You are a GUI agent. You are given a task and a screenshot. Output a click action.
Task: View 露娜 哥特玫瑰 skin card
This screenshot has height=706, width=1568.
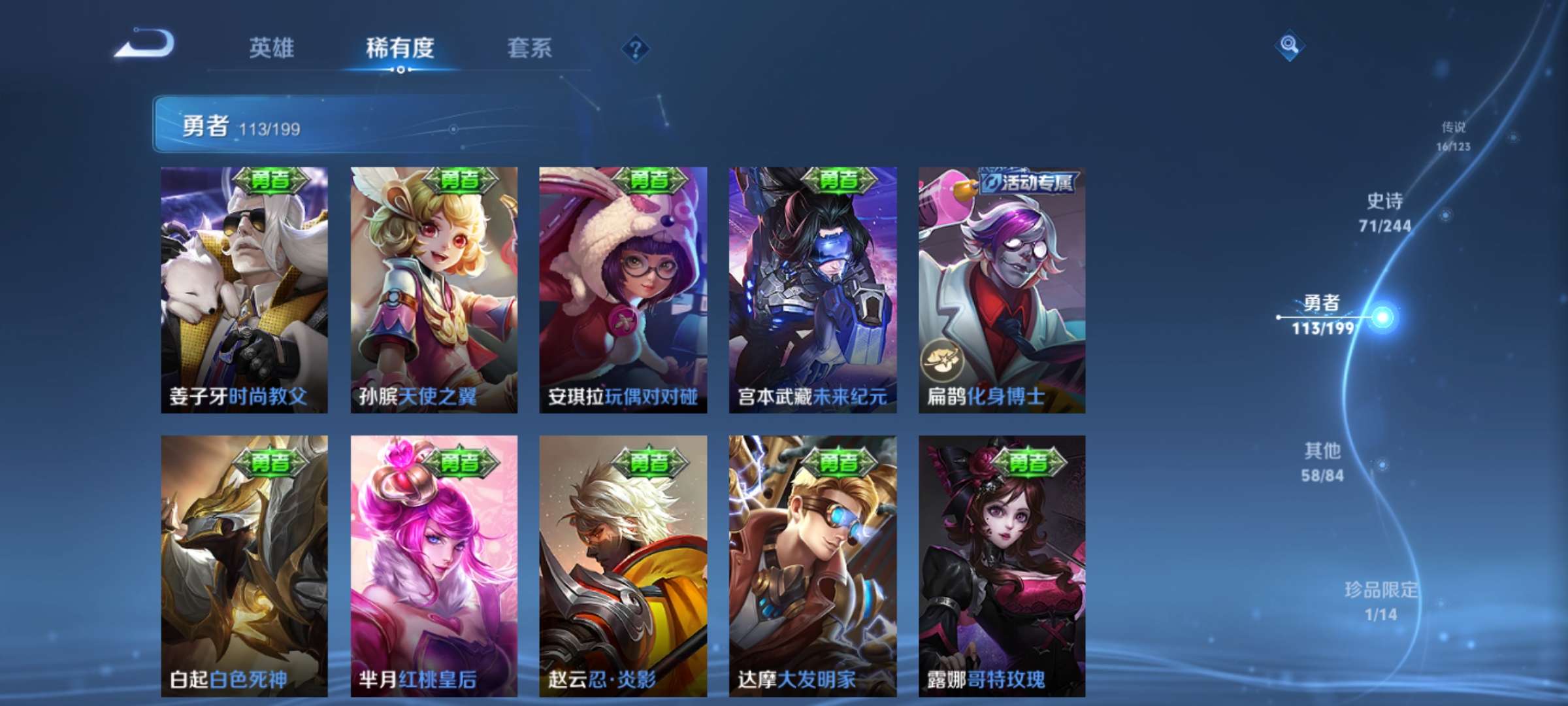click(1002, 565)
